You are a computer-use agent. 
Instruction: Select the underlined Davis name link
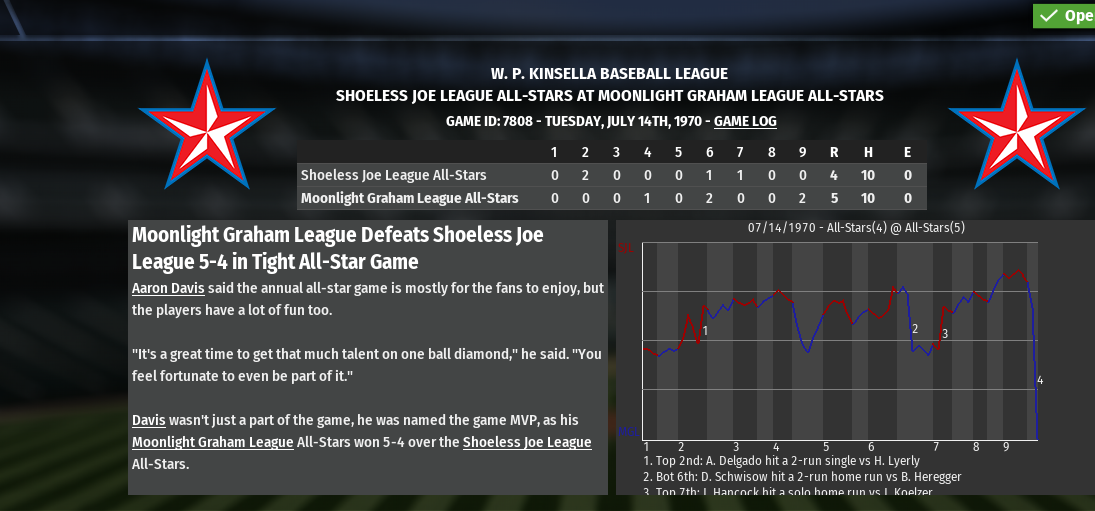(149, 420)
